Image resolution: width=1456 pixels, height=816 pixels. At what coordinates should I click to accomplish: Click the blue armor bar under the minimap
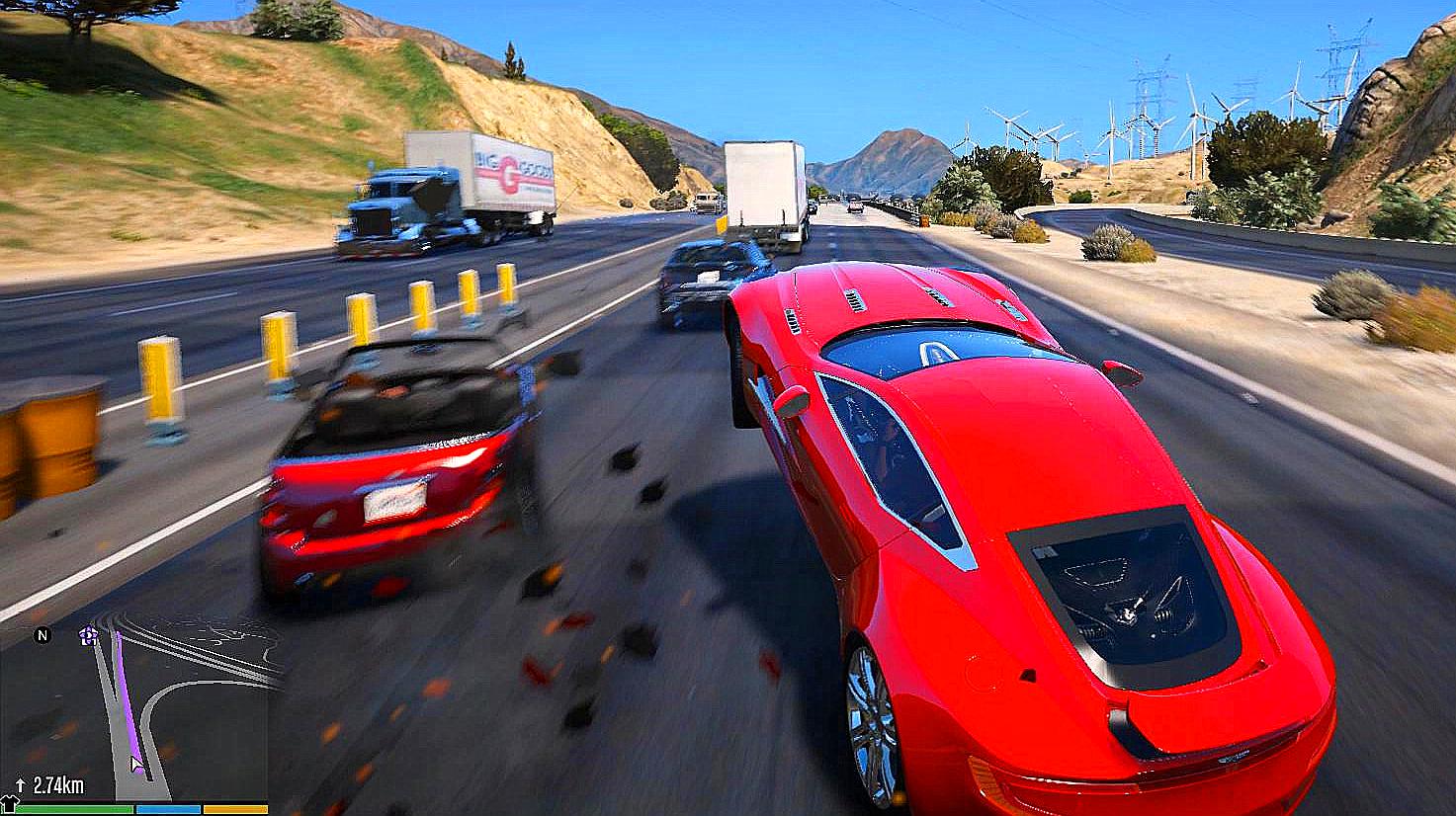(168, 810)
